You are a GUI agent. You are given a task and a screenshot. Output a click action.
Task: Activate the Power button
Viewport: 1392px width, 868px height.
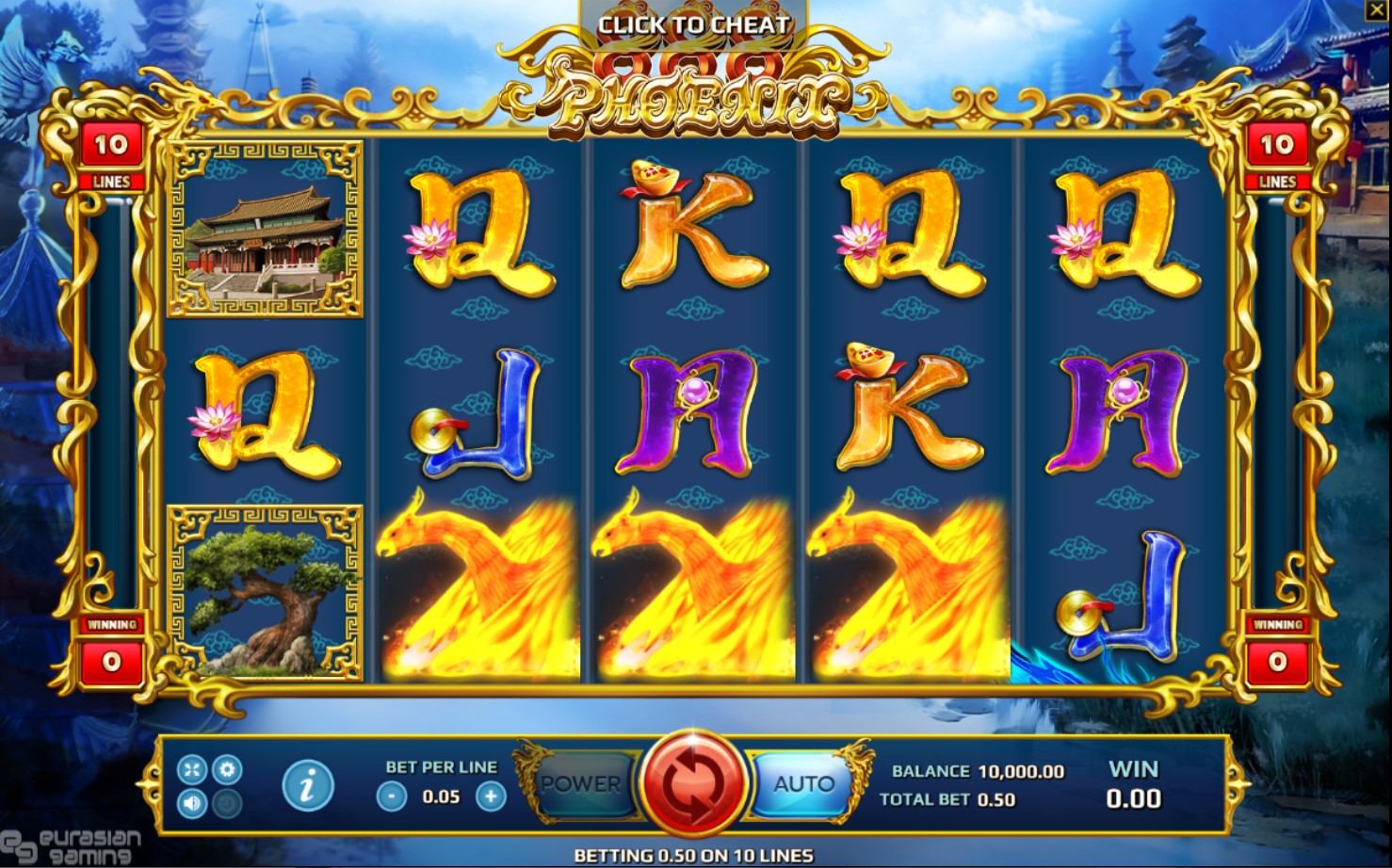581,783
